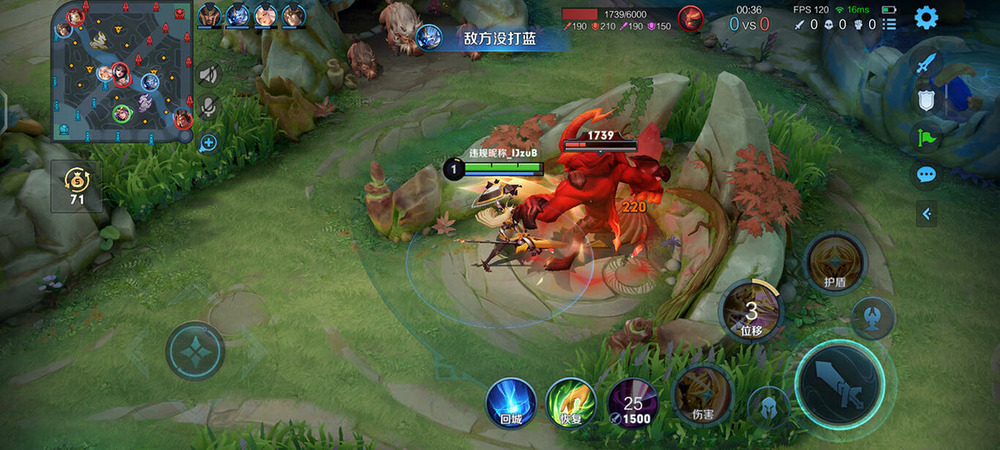Open the gold coin shop showing 71
This screenshot has width=1000, height=450.
pyautogui.click(x=77, y=186)
